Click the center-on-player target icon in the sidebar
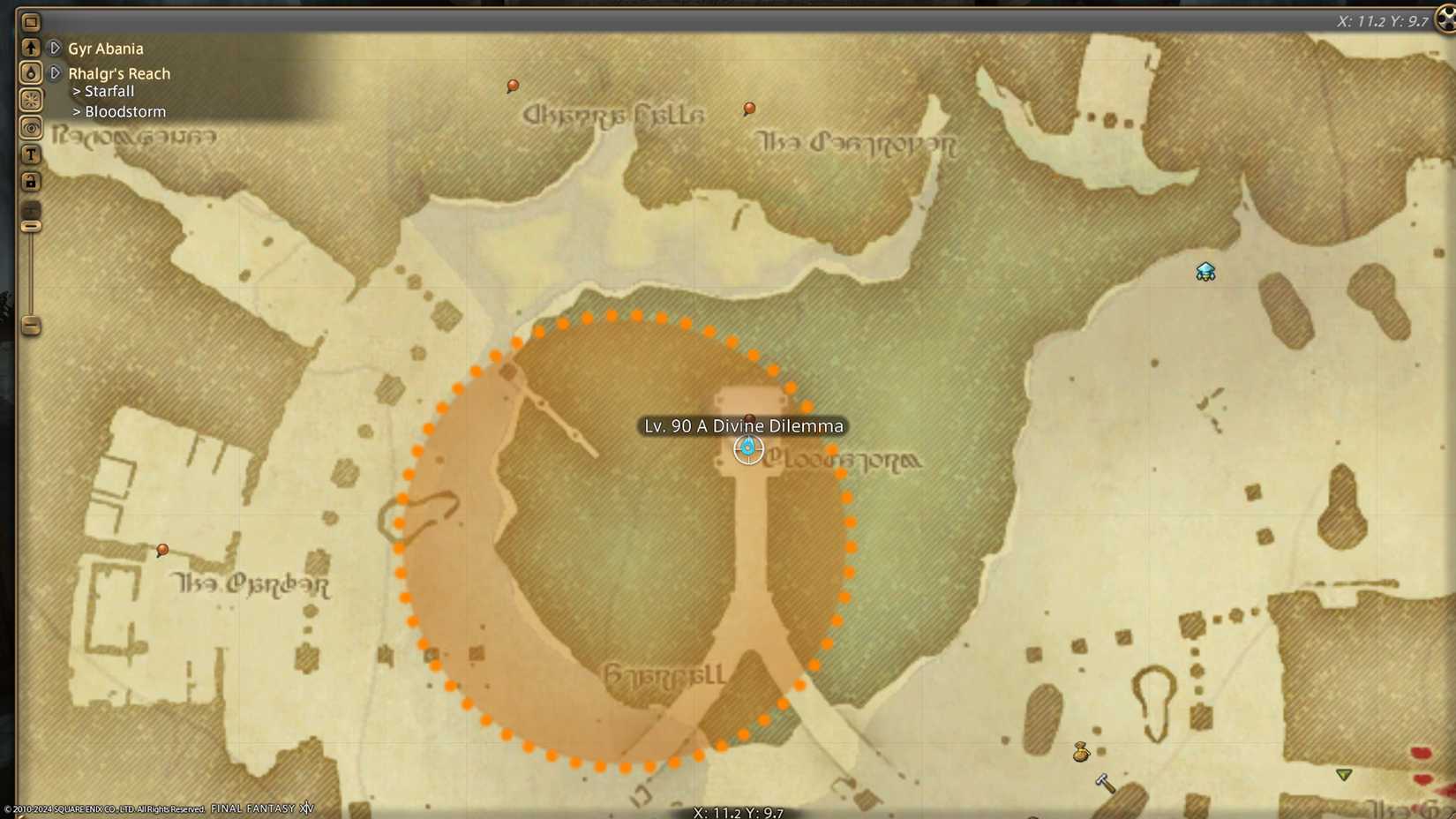This screenshot has height=819, width=1456. click(x=31, y=127)
